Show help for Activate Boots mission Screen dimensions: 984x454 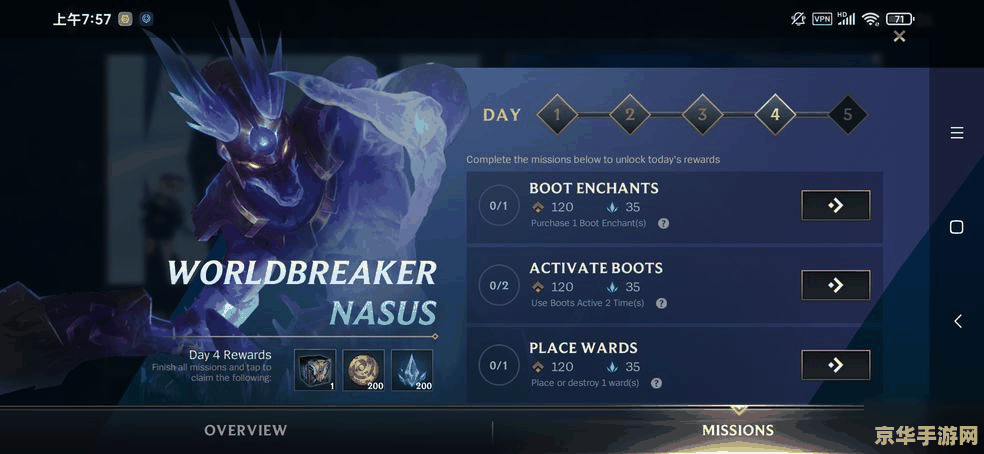tap(661, 303)
